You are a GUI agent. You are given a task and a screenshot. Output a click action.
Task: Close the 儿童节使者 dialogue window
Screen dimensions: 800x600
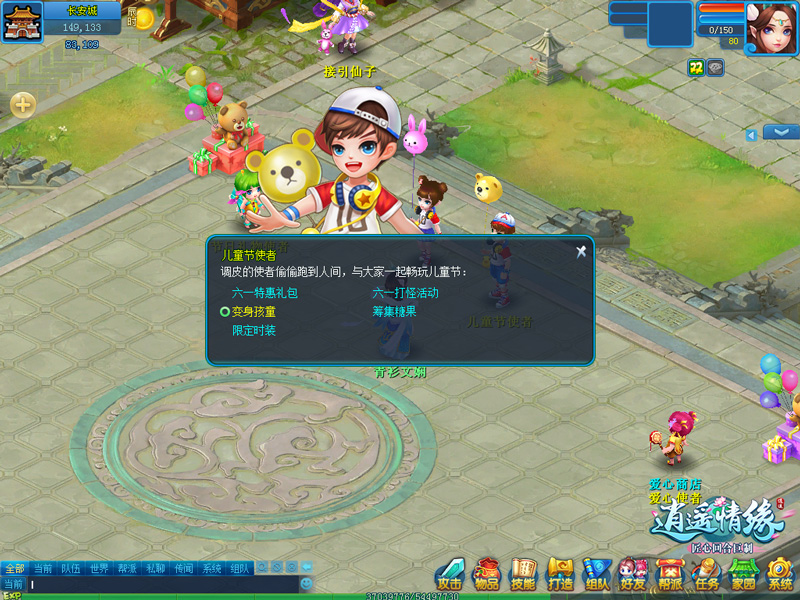point(581,252)
